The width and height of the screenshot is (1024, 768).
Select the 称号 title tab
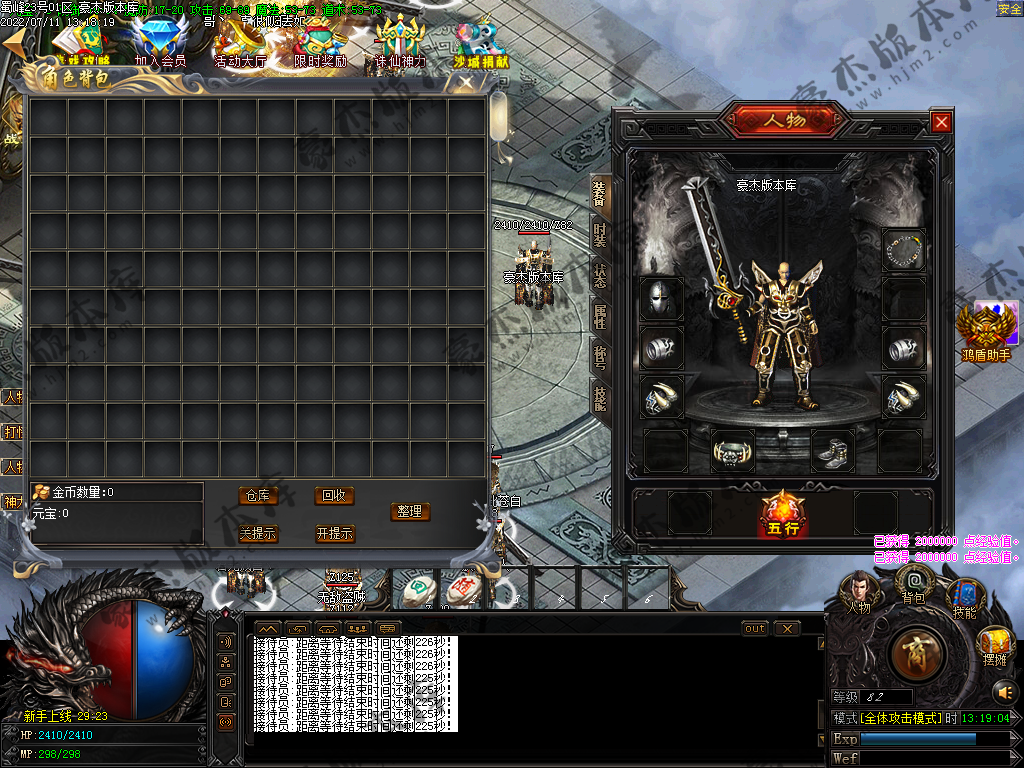pyautogui.click(x=600, y=357)
